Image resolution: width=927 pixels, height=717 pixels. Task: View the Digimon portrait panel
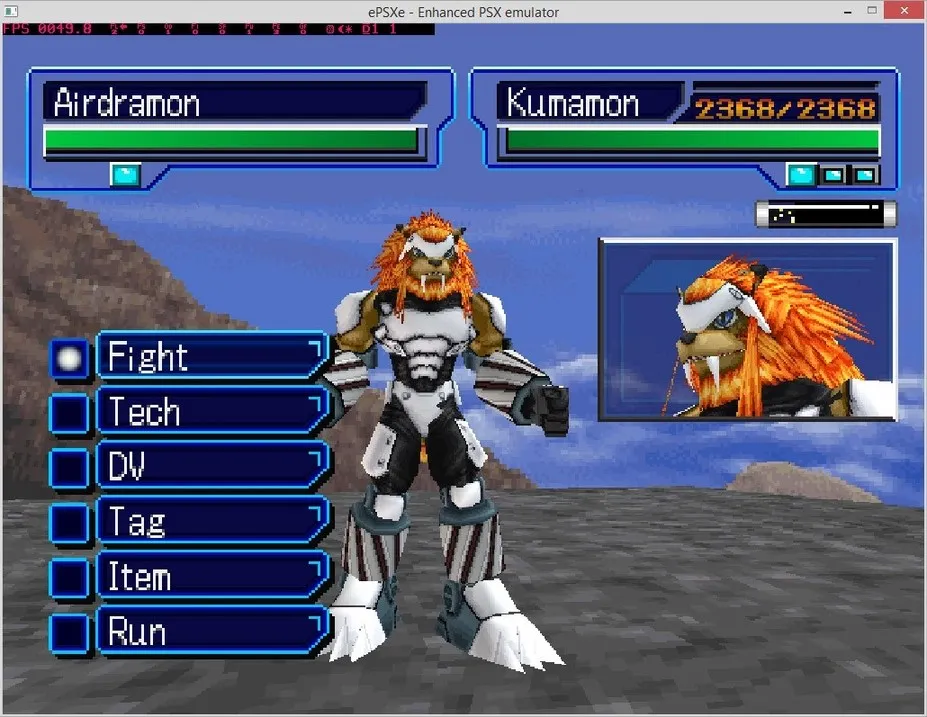[x=747, y=329]
